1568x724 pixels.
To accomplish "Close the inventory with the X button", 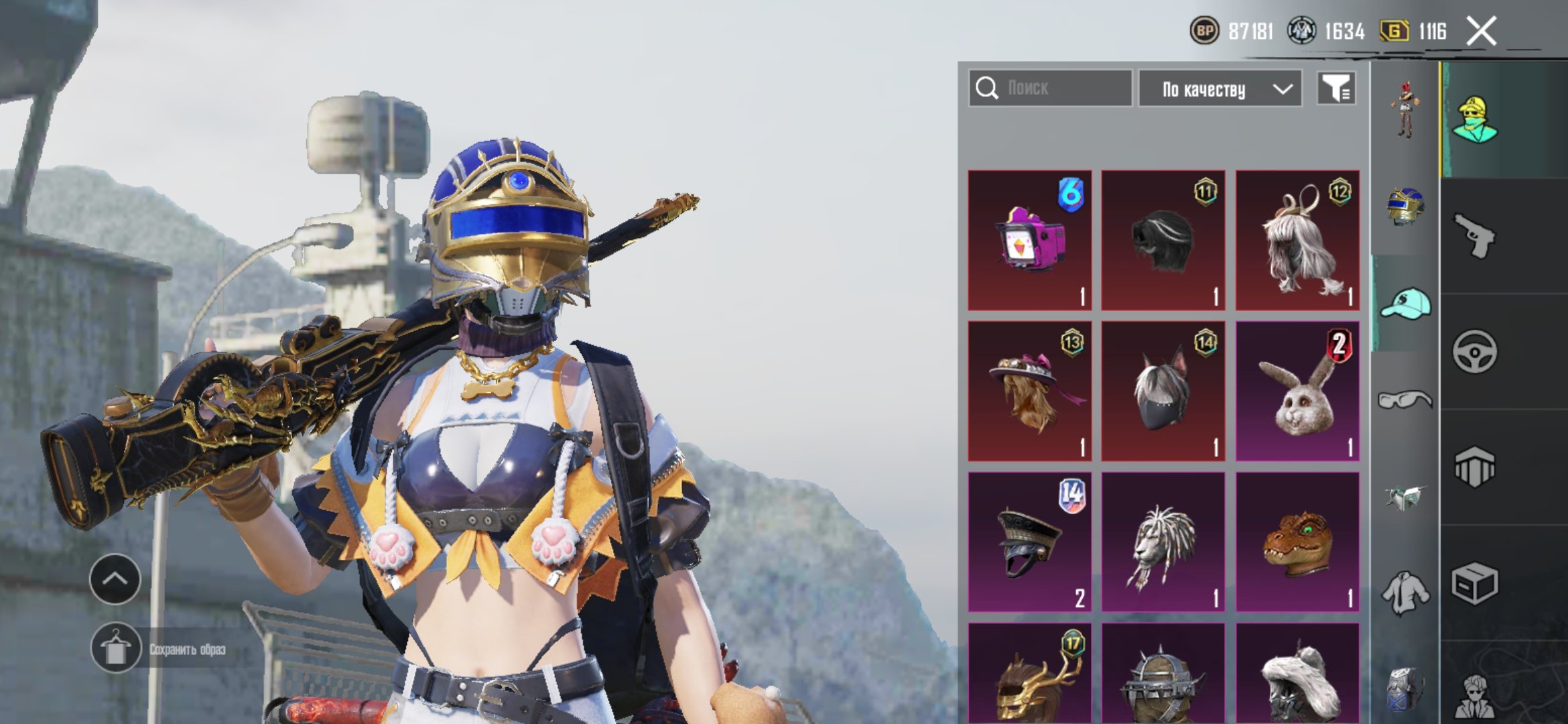I will (1481, 31).
